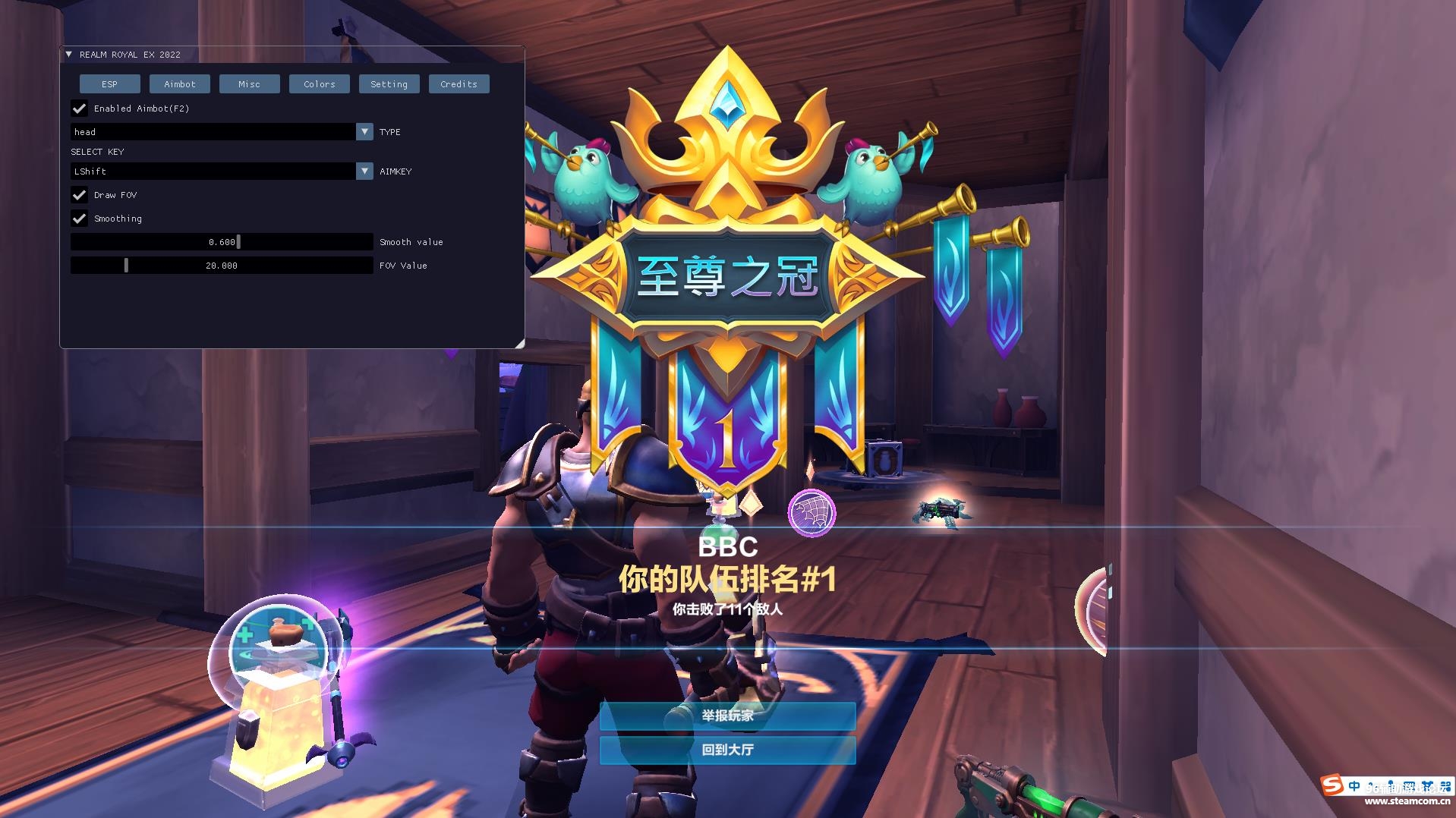Uncheck the Draw FOV option

point(79,195)
